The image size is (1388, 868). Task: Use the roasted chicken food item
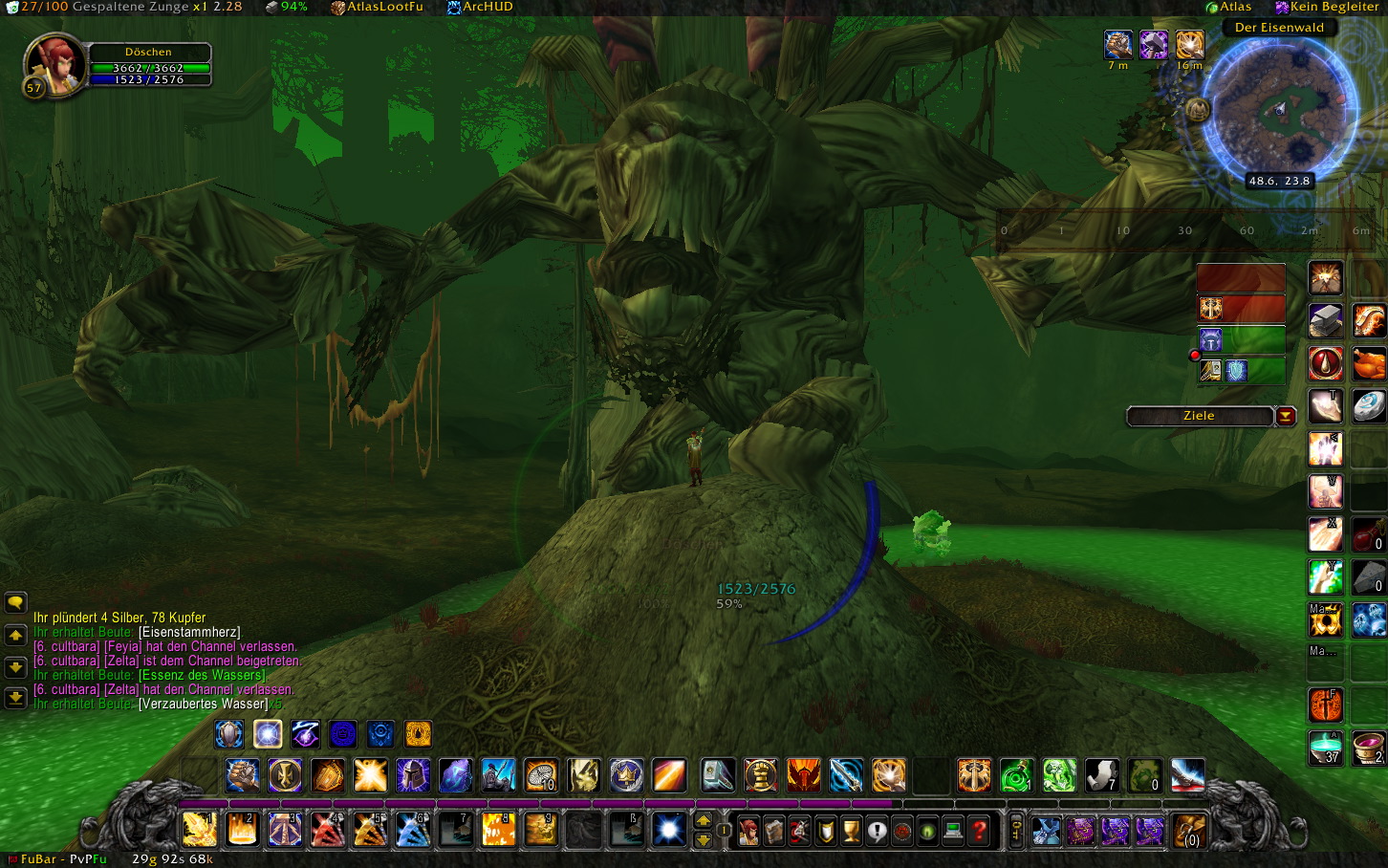coord(1369,363)
